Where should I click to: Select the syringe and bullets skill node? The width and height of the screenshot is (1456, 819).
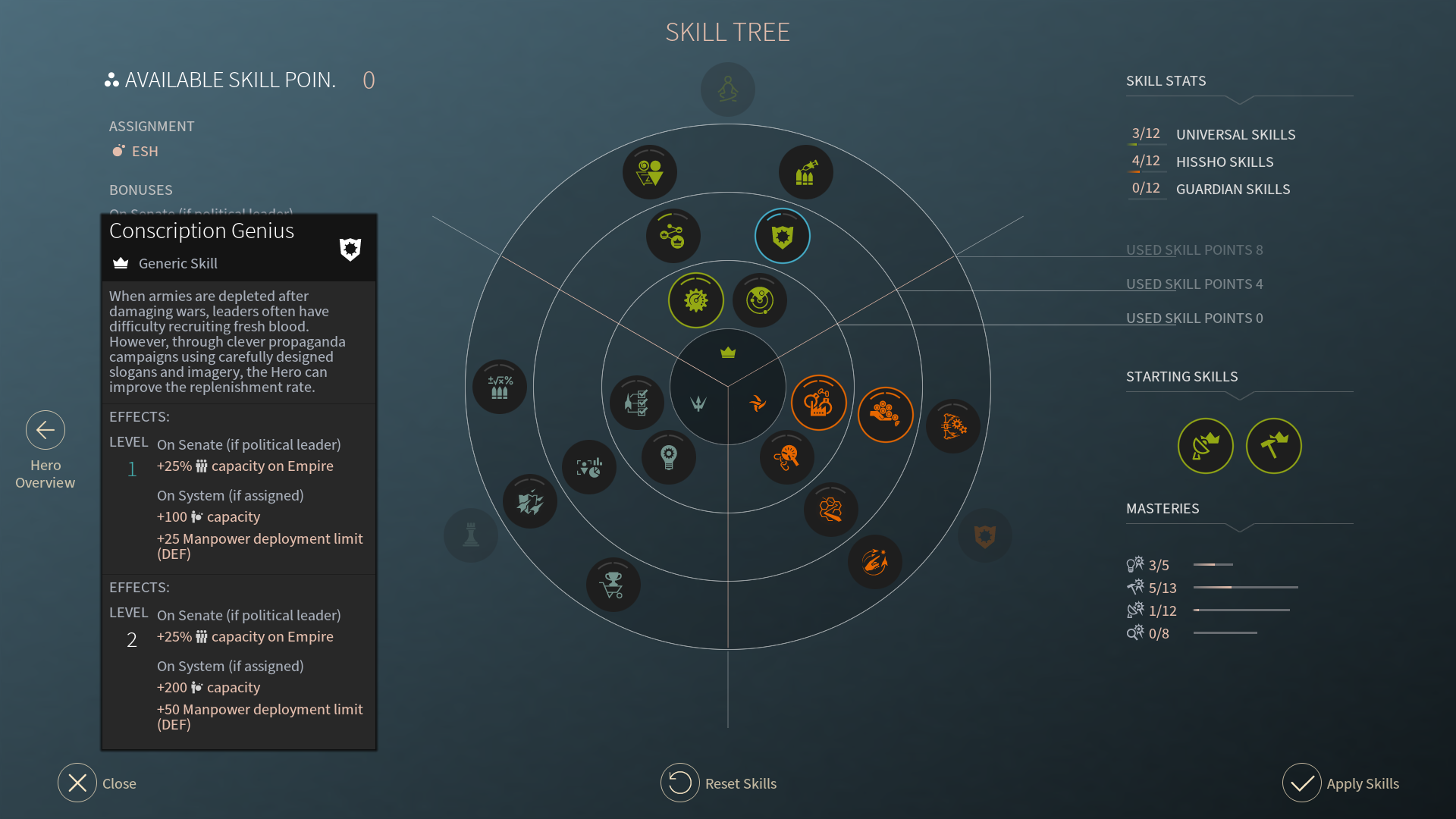806,172
